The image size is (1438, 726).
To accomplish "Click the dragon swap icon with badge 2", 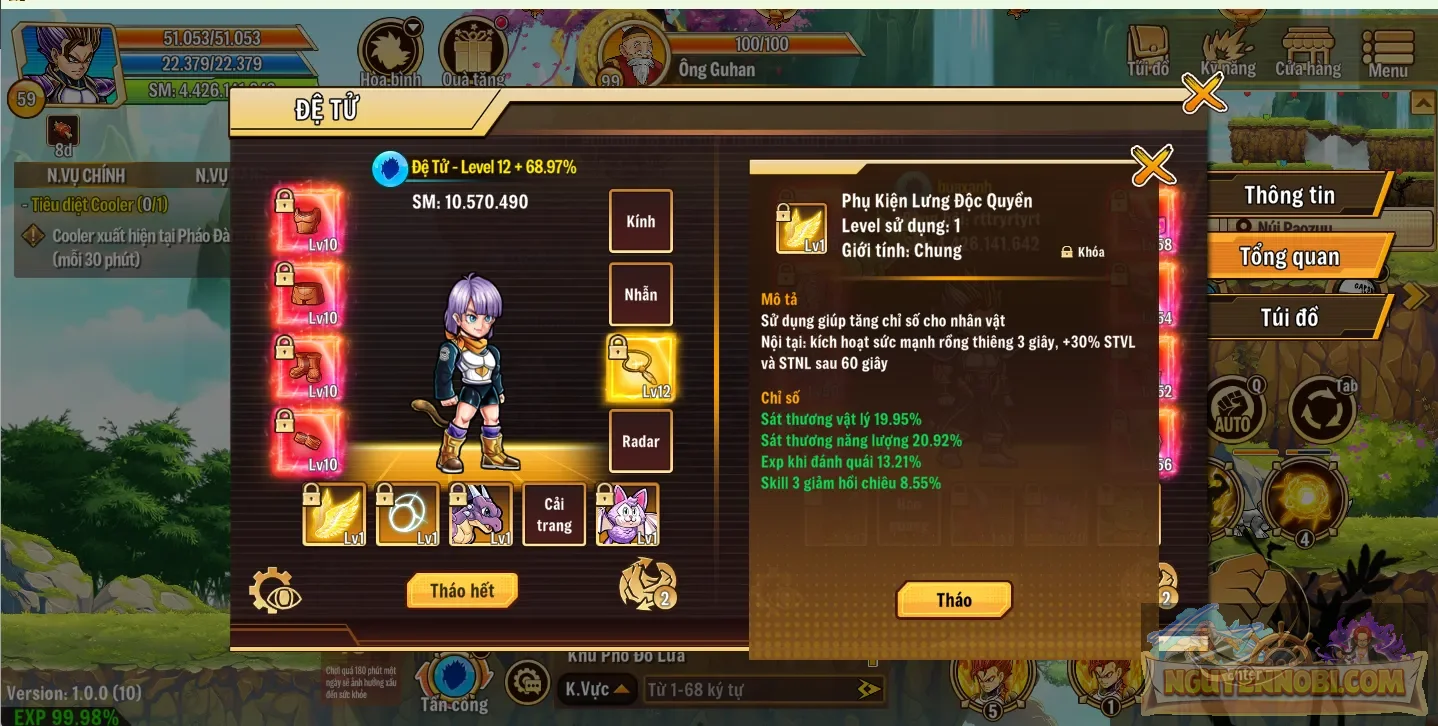I will (x=647, y=583).
